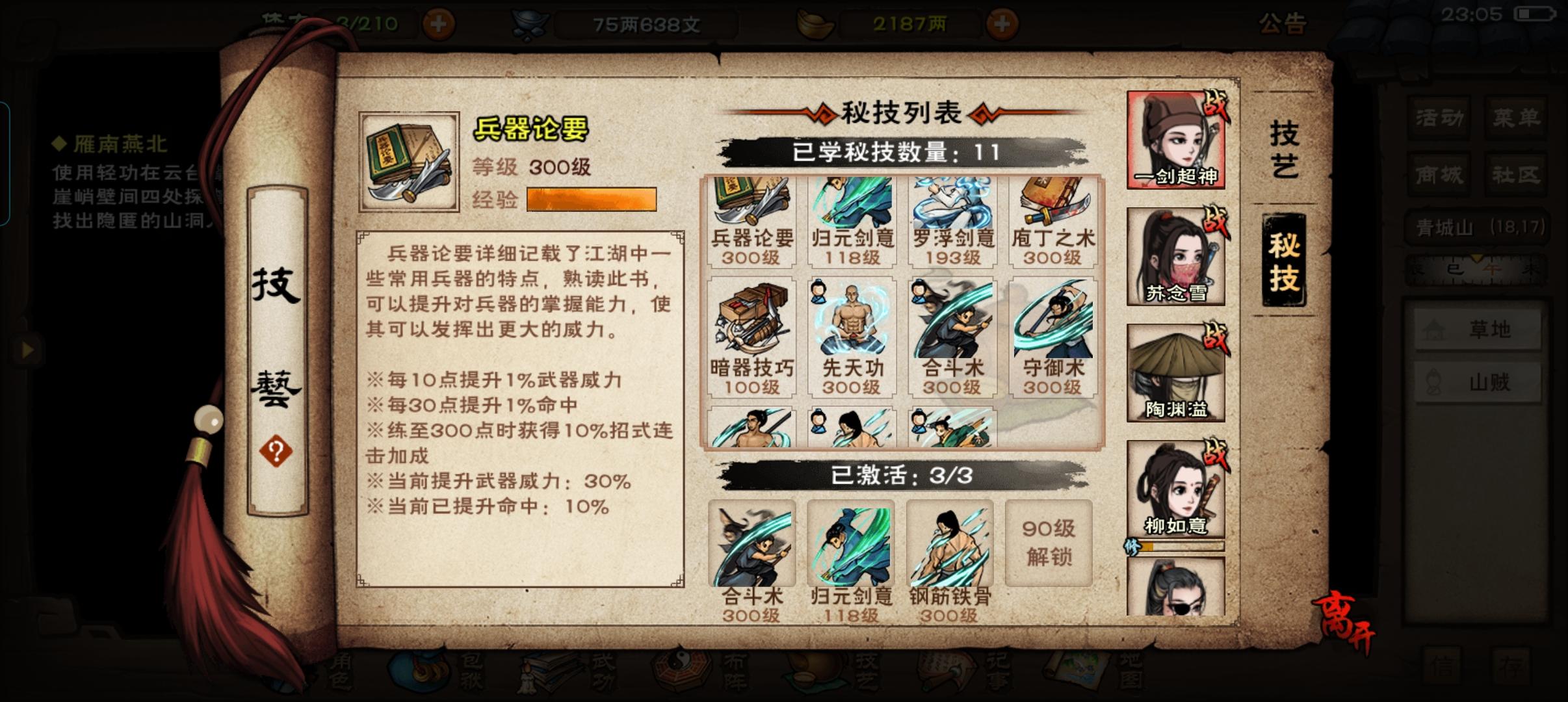
Task: Open the activated 钢筋铁骨 skill
Action: 950,546
